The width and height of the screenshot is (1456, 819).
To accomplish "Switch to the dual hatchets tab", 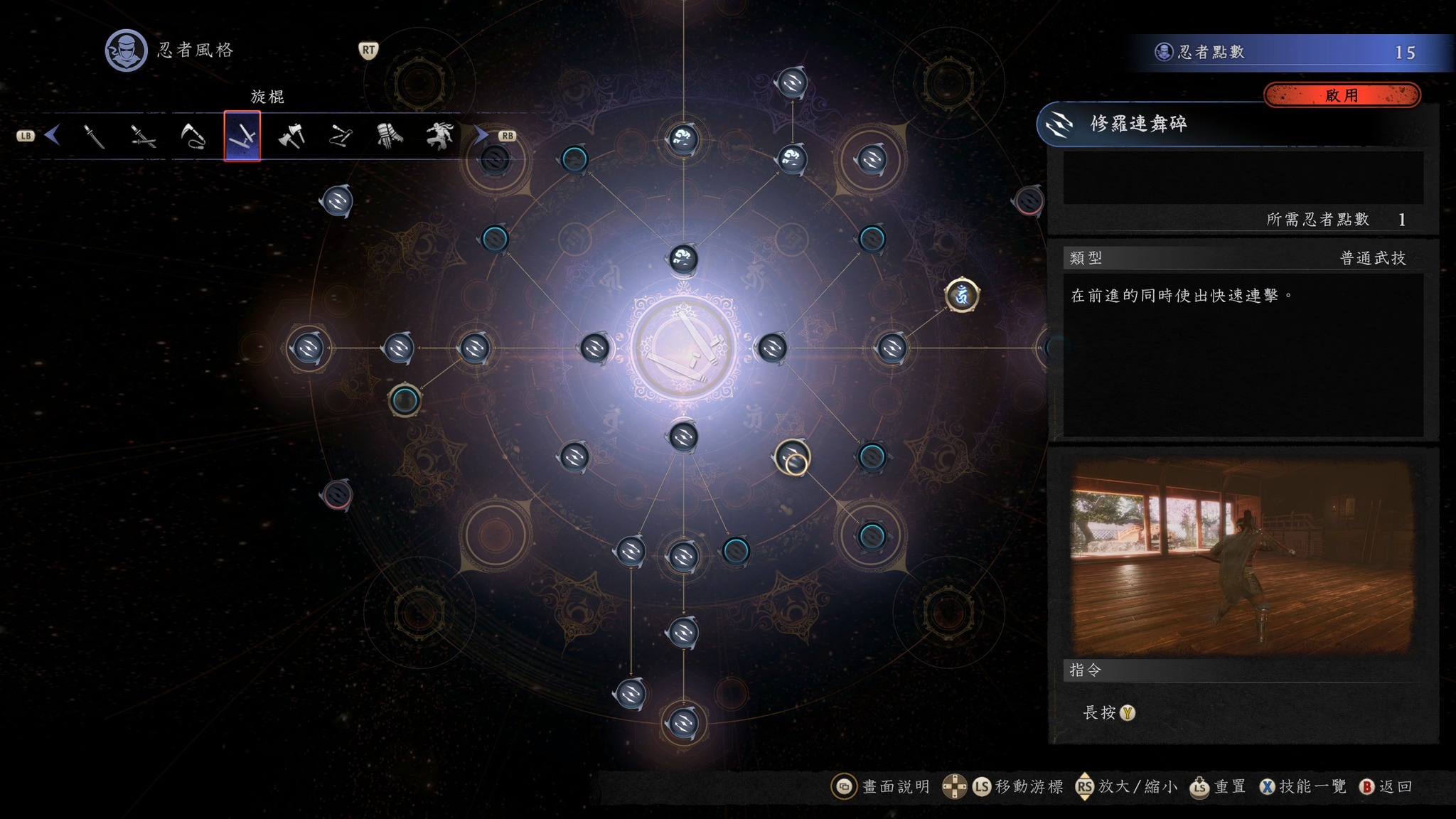I will (291, 136).
